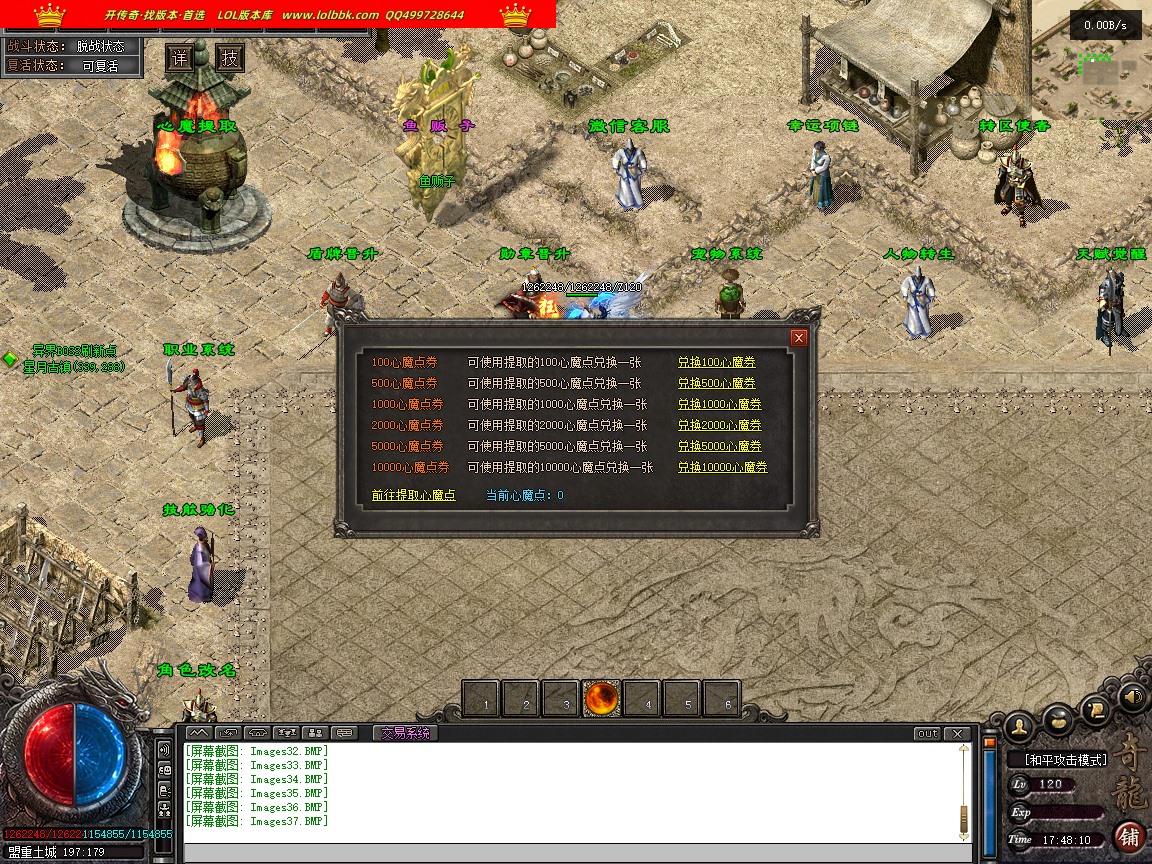The height and width of the screenshot is (864, 1152).
Task: Redeem the 1000 心魔券 voucher
Action: (719, 404)
